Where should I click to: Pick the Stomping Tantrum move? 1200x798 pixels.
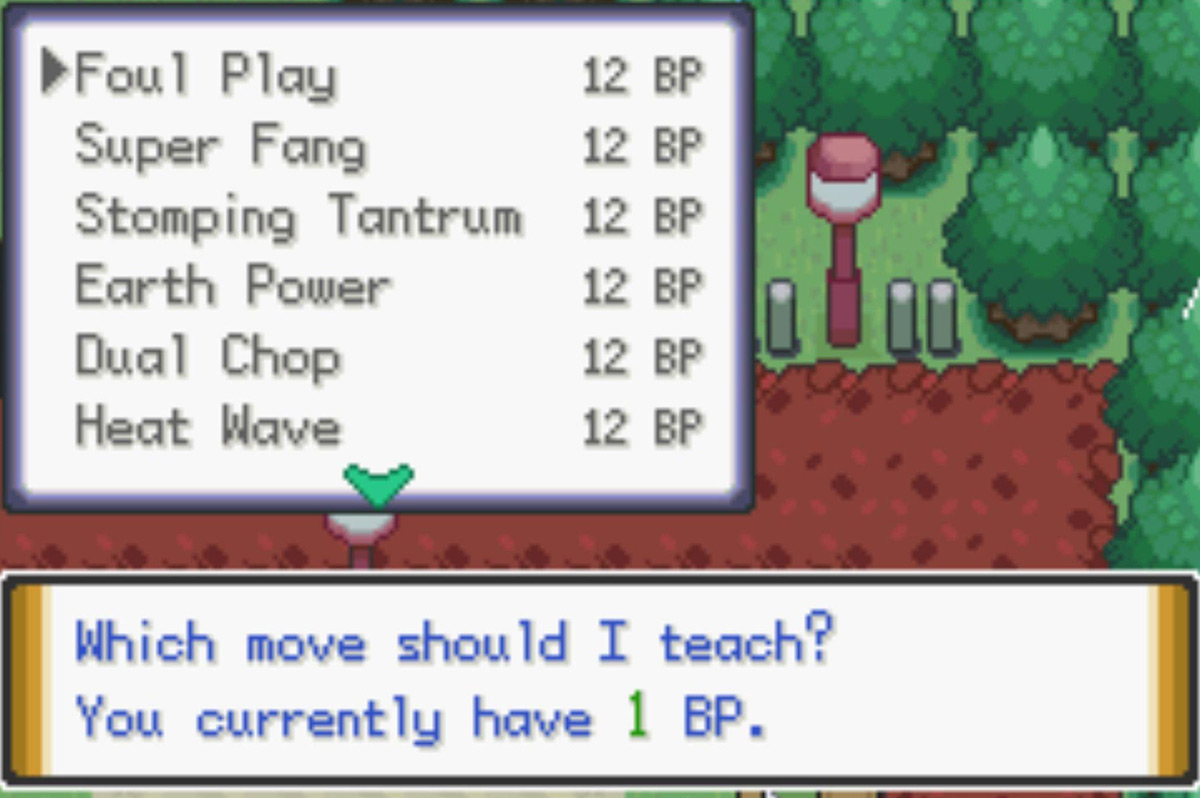click(298, 216)
